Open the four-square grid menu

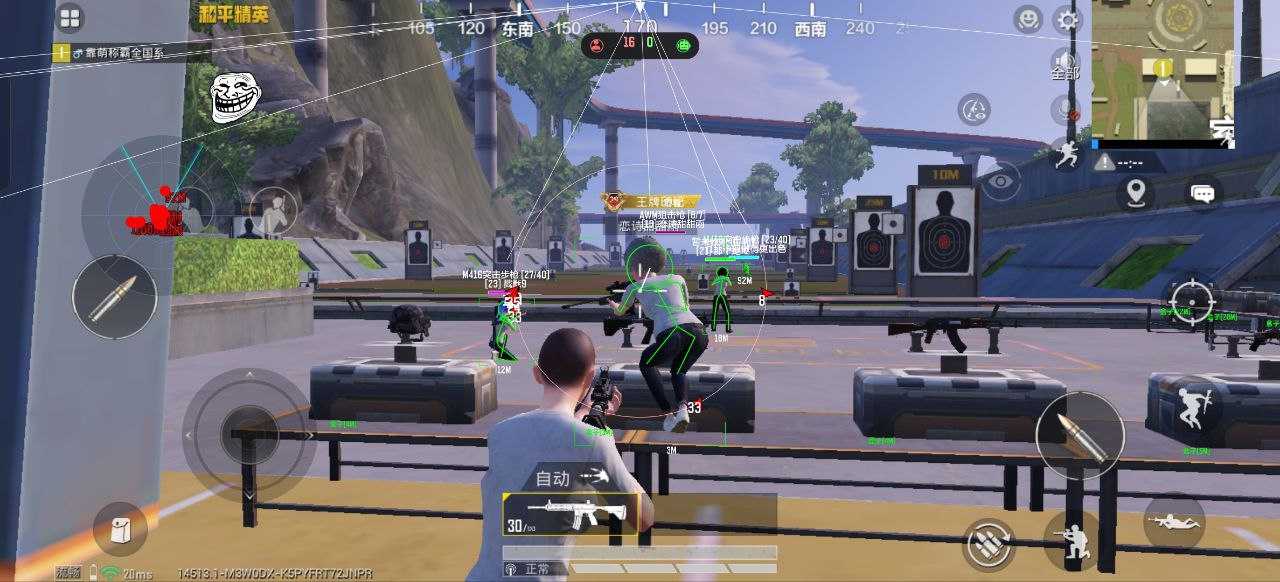pyautogui.click(x=69, y=18)
